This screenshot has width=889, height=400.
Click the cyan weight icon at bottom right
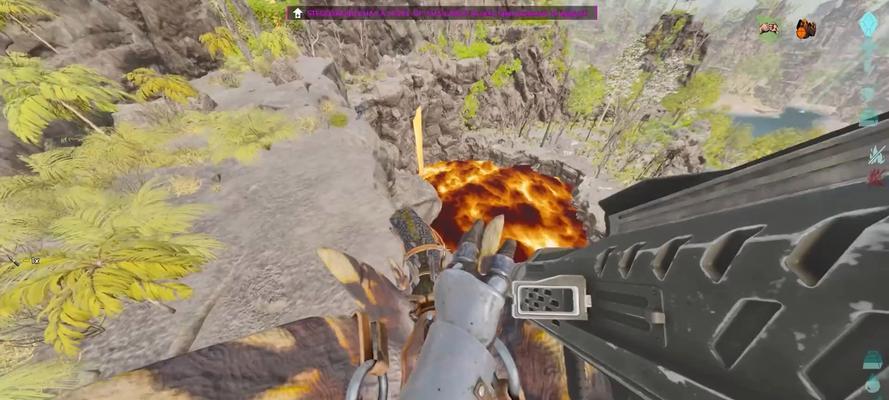click(x=874, y=360)
